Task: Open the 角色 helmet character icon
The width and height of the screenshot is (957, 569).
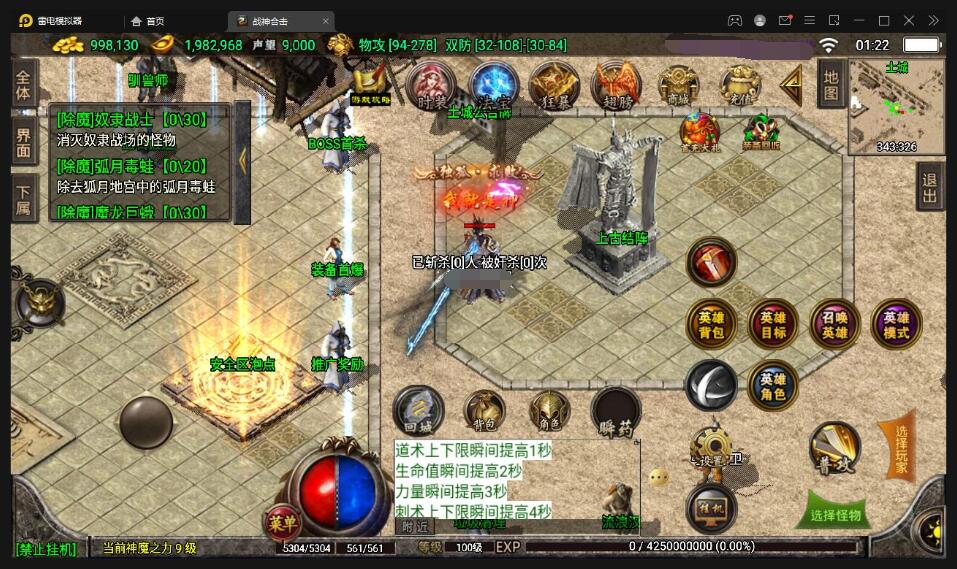Action: [x=549, y=410]
